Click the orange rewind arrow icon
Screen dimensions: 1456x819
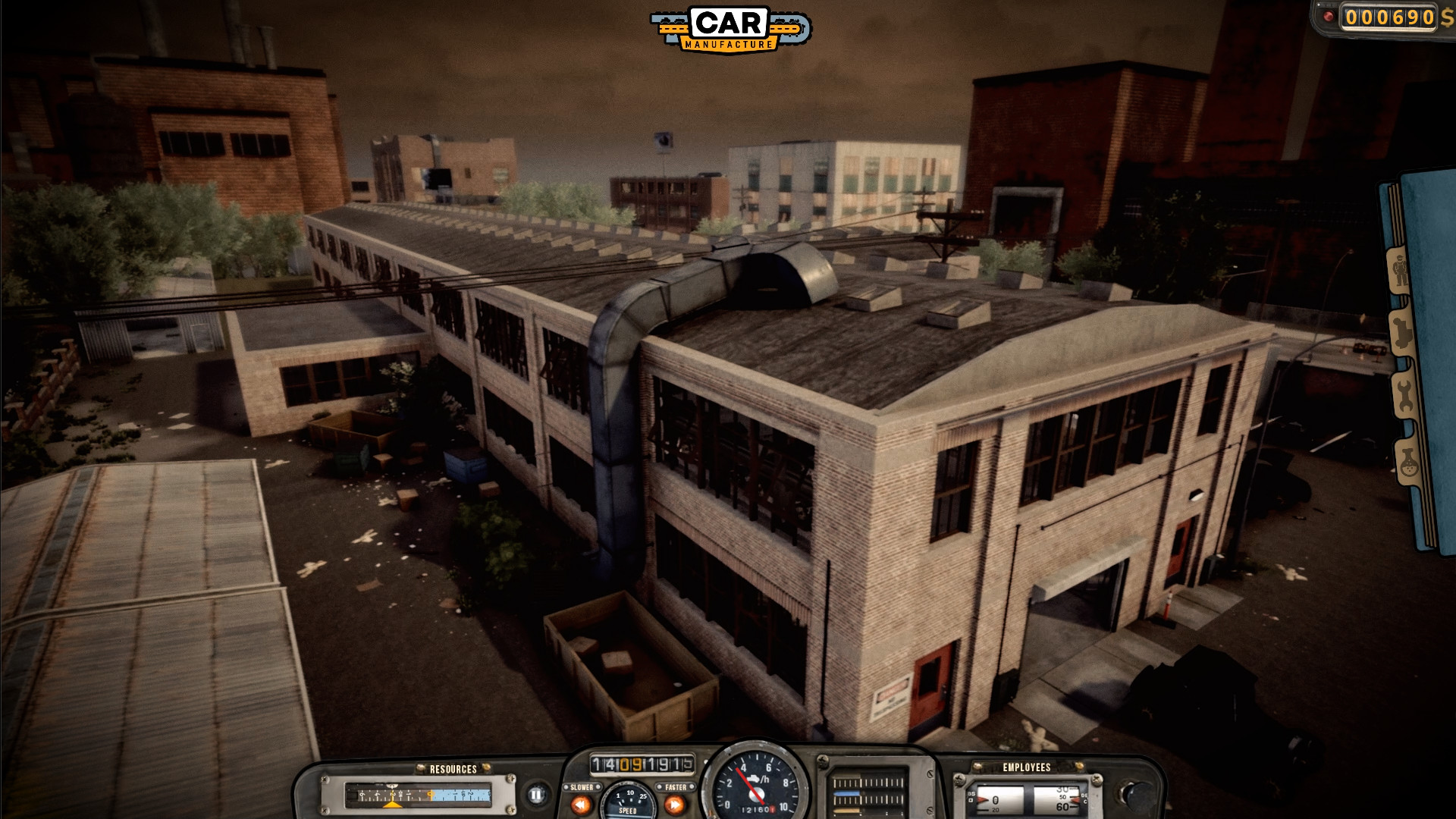pyautogui.click(x=579, y=803)
